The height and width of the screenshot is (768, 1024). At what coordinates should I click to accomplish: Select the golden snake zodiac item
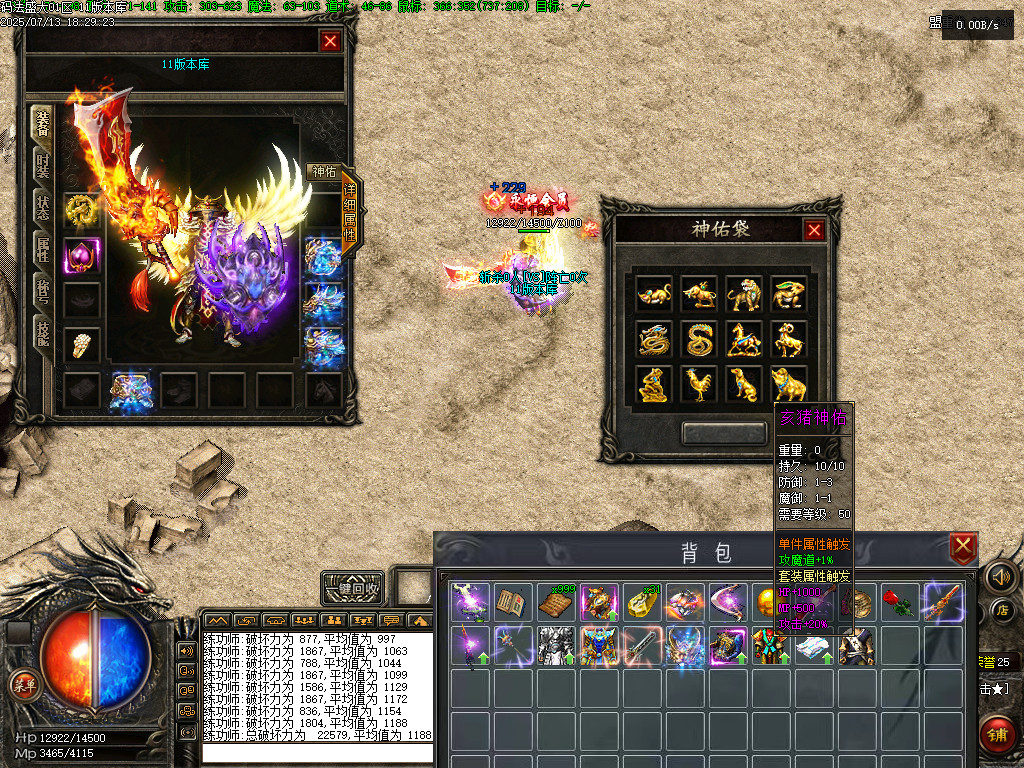(x=699, y=340)
